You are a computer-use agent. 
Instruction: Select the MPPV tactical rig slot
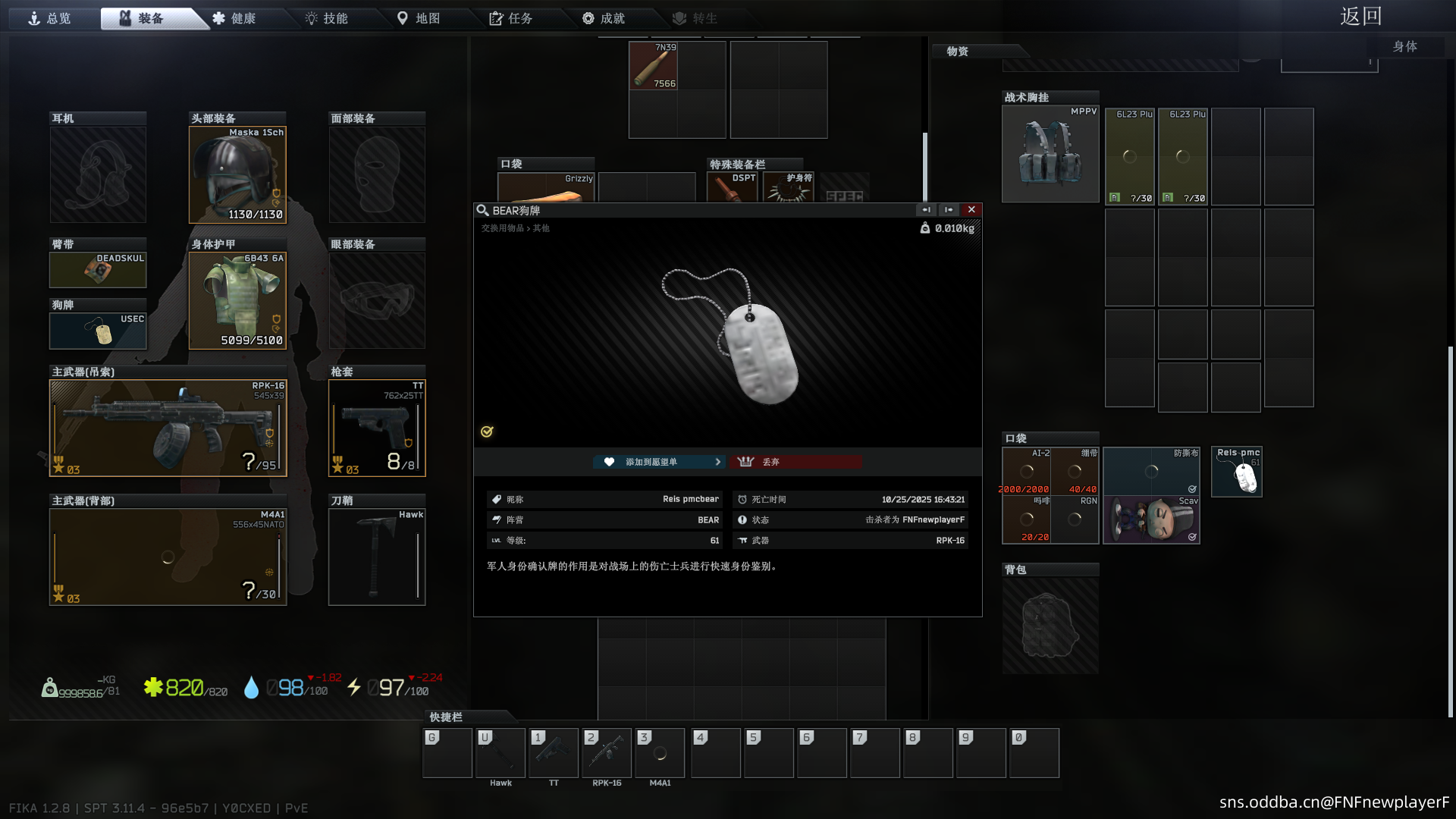point(1050,155)
